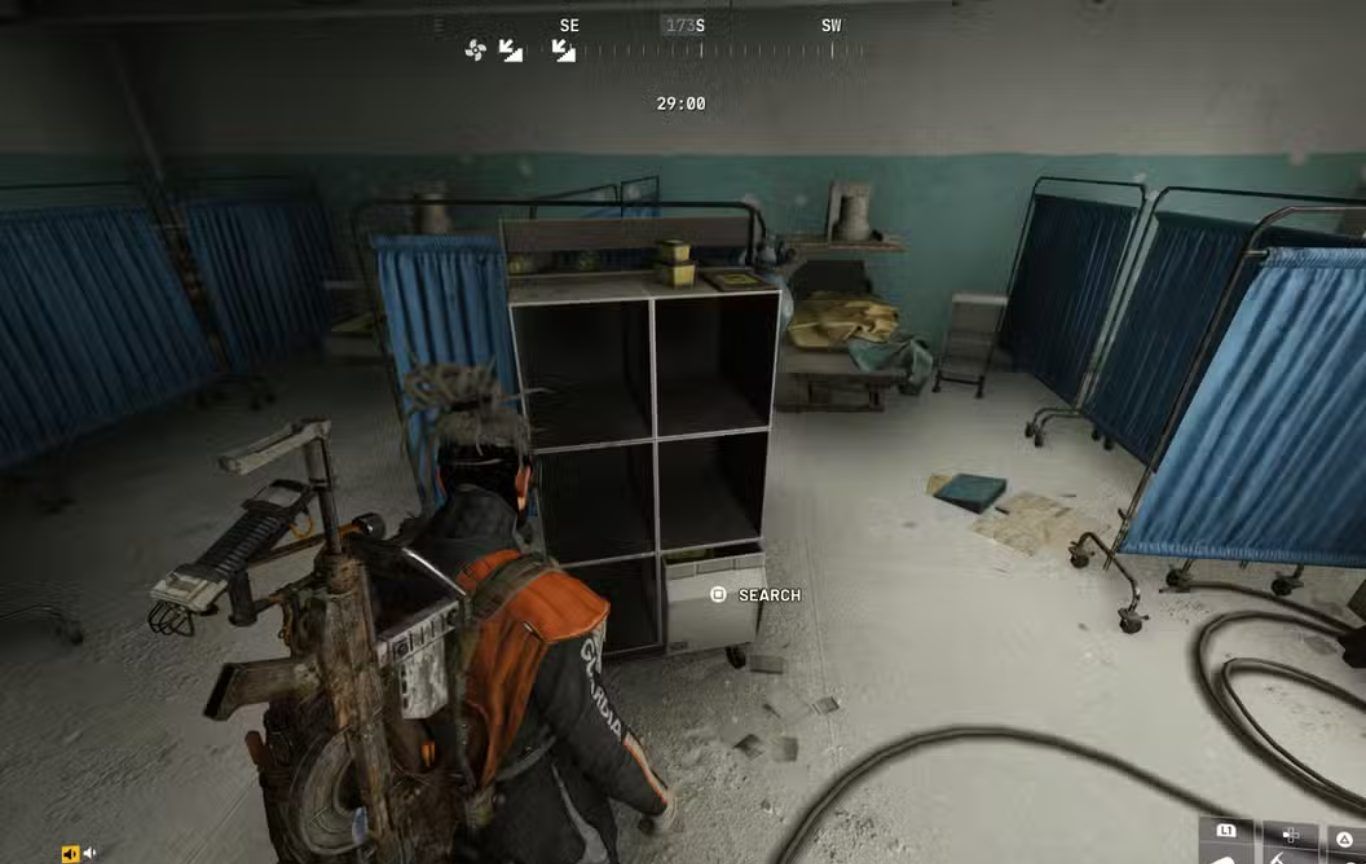Image resolution: width=1366 pixels, height=864 pixels.
Task: Select the equipment slot labeled L1
Action: 1226,842
